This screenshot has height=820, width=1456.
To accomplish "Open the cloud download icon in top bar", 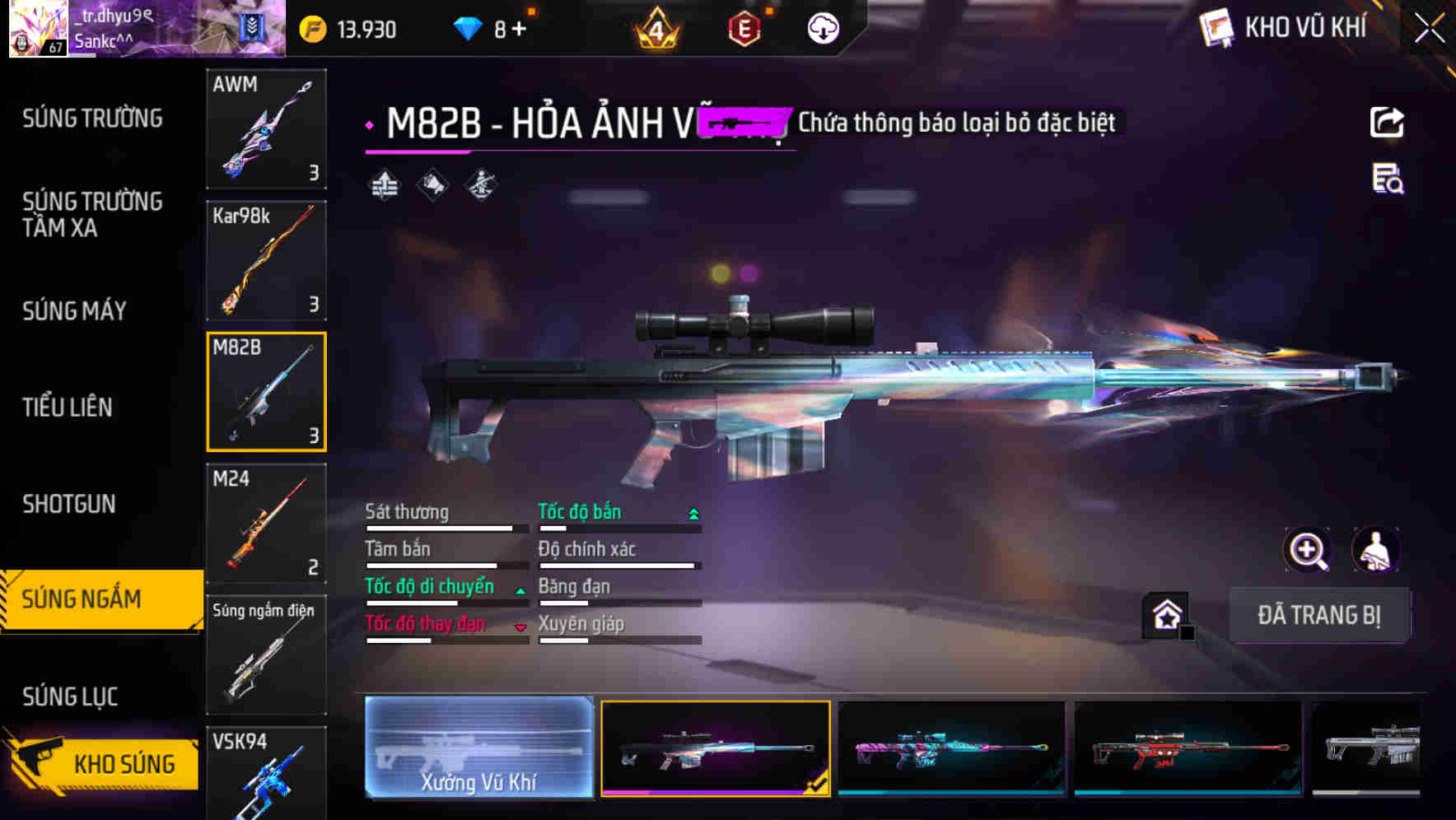I will click(x=820, y=27).
